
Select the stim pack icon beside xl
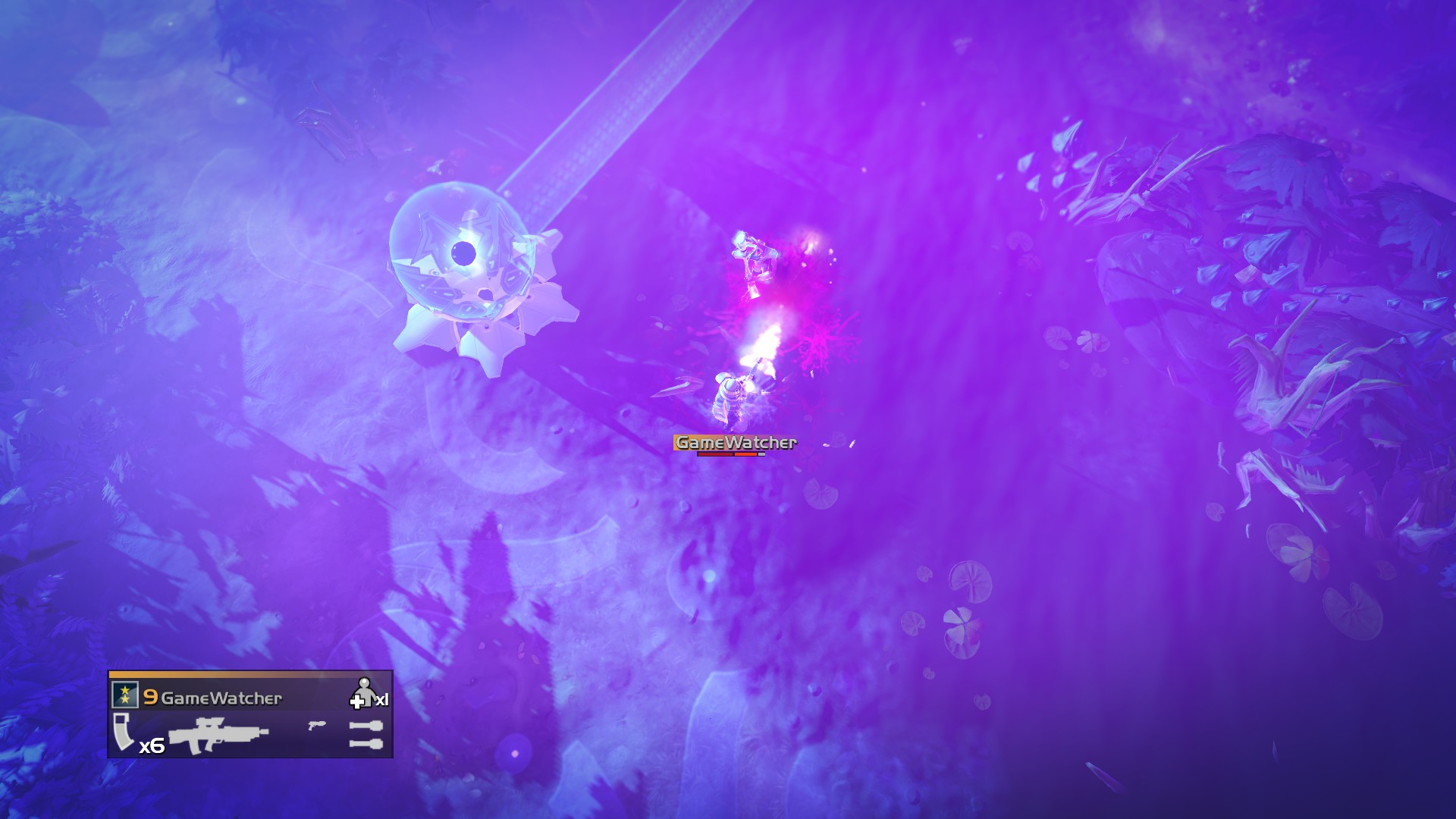[356, 701]
